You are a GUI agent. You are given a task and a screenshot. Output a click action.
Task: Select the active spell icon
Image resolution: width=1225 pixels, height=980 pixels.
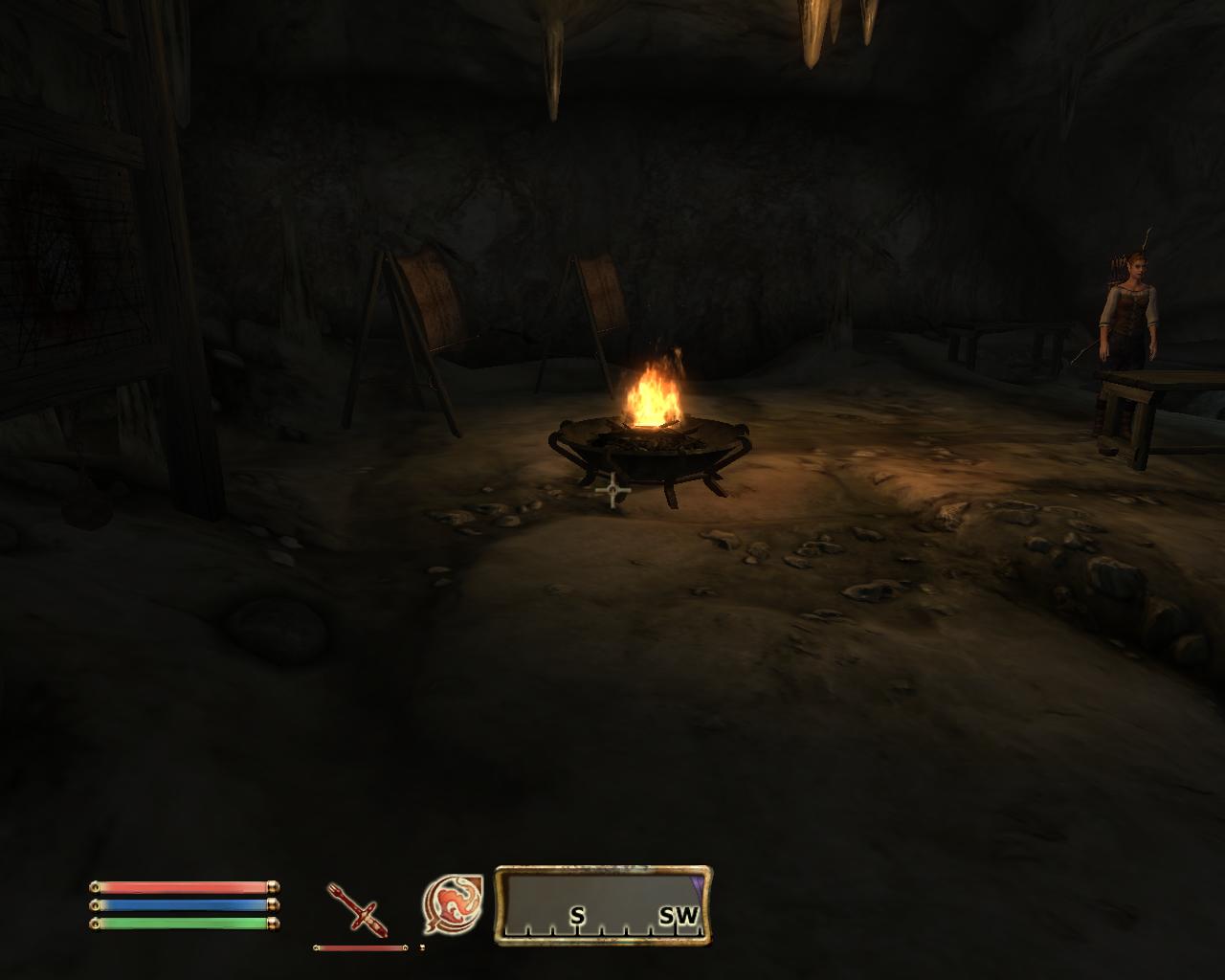pos(452,904)
